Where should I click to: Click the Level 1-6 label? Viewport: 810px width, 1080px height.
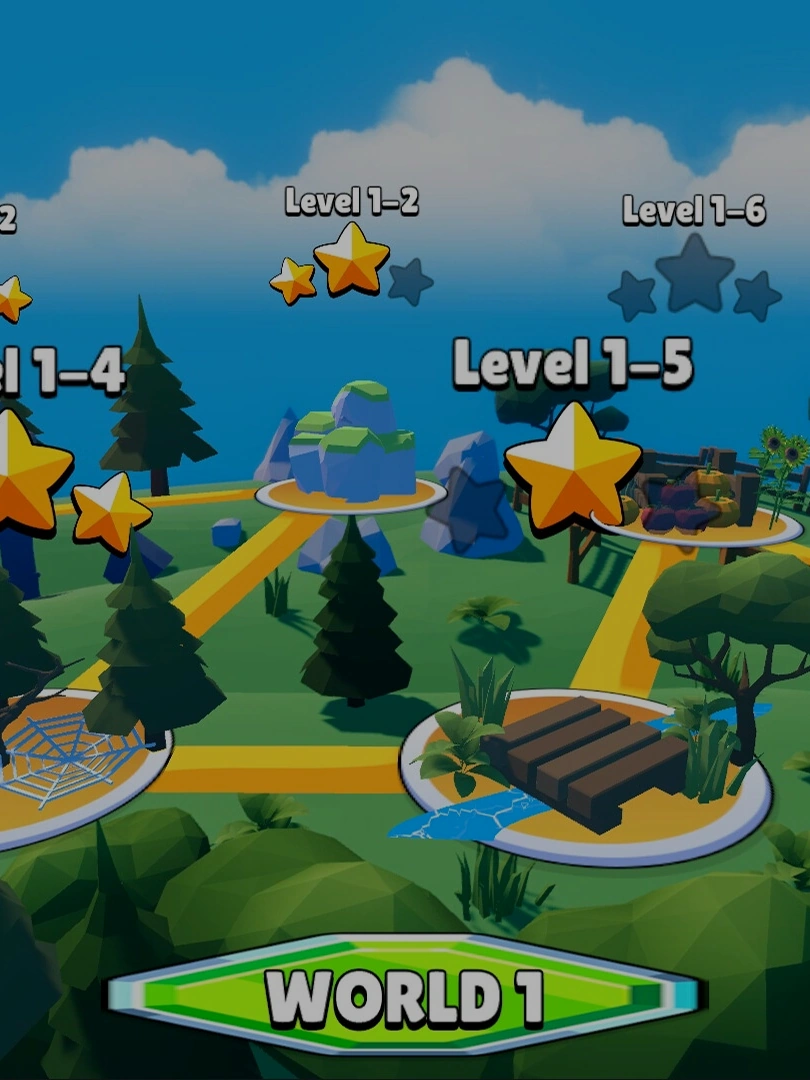pos(693,211)
